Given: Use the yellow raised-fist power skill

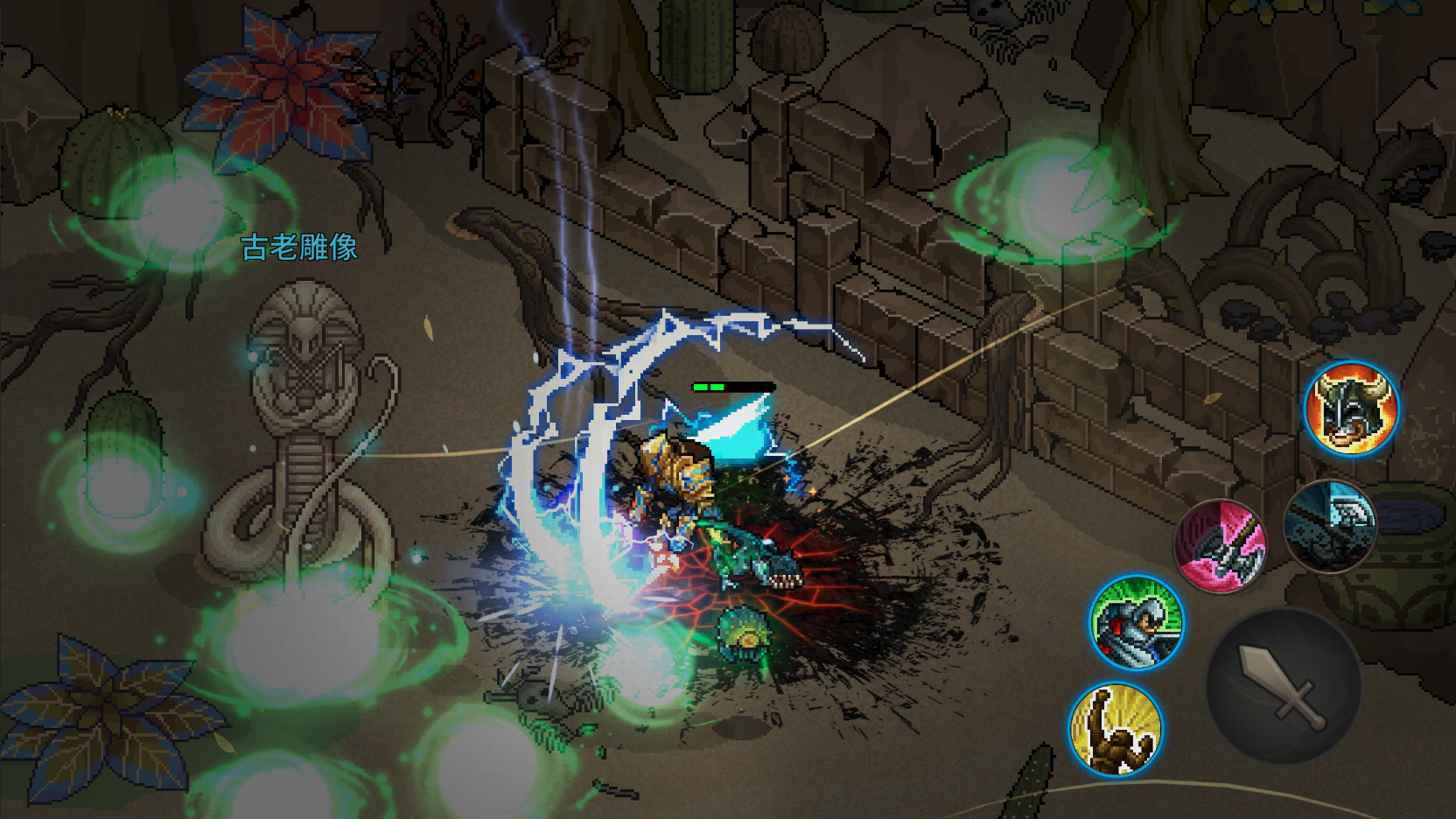Looking at the screenshot, I should tap(1116, 729).
